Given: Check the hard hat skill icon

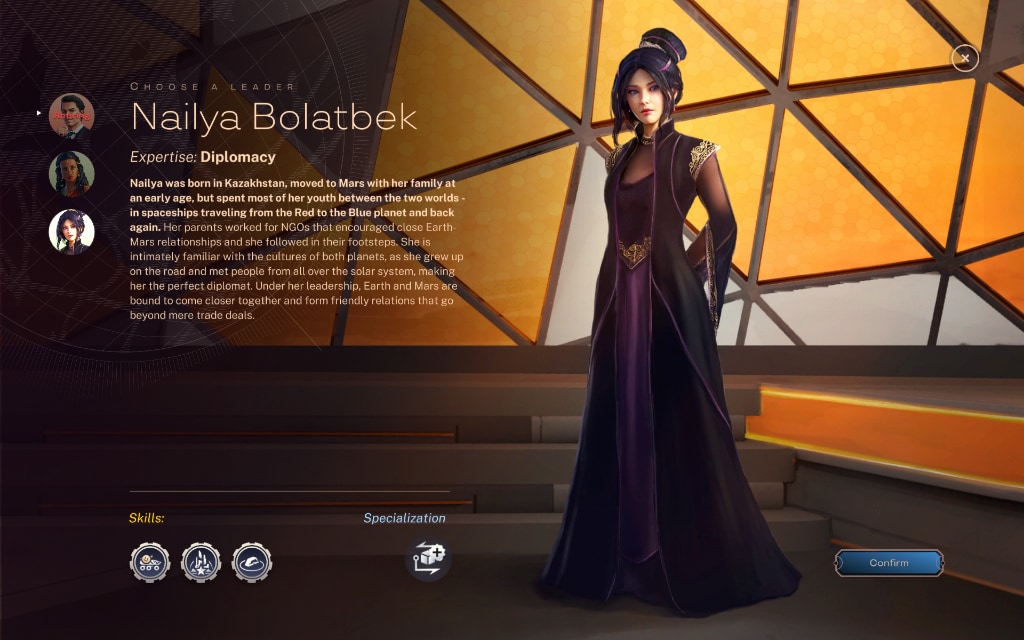Looking at the screenshot, I should point(252,562).
